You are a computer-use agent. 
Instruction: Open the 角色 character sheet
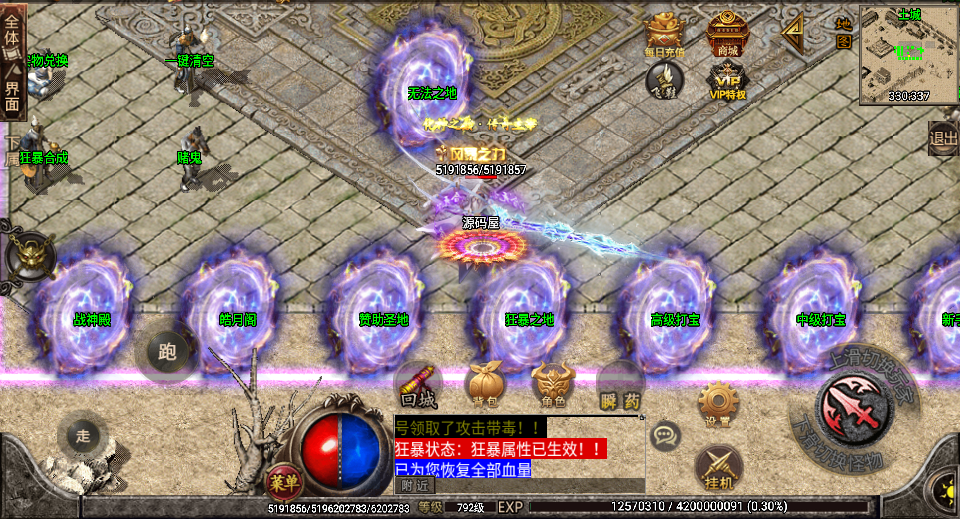coord(553,384)
